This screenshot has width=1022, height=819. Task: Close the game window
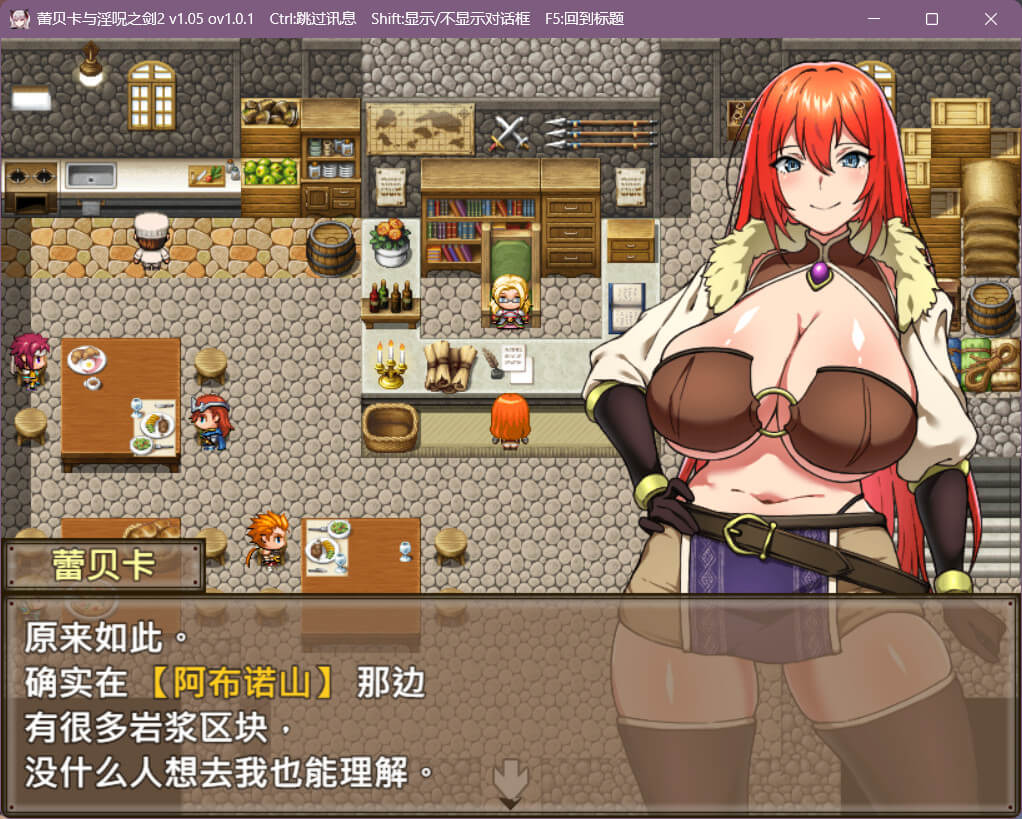[x=990, y=19]
